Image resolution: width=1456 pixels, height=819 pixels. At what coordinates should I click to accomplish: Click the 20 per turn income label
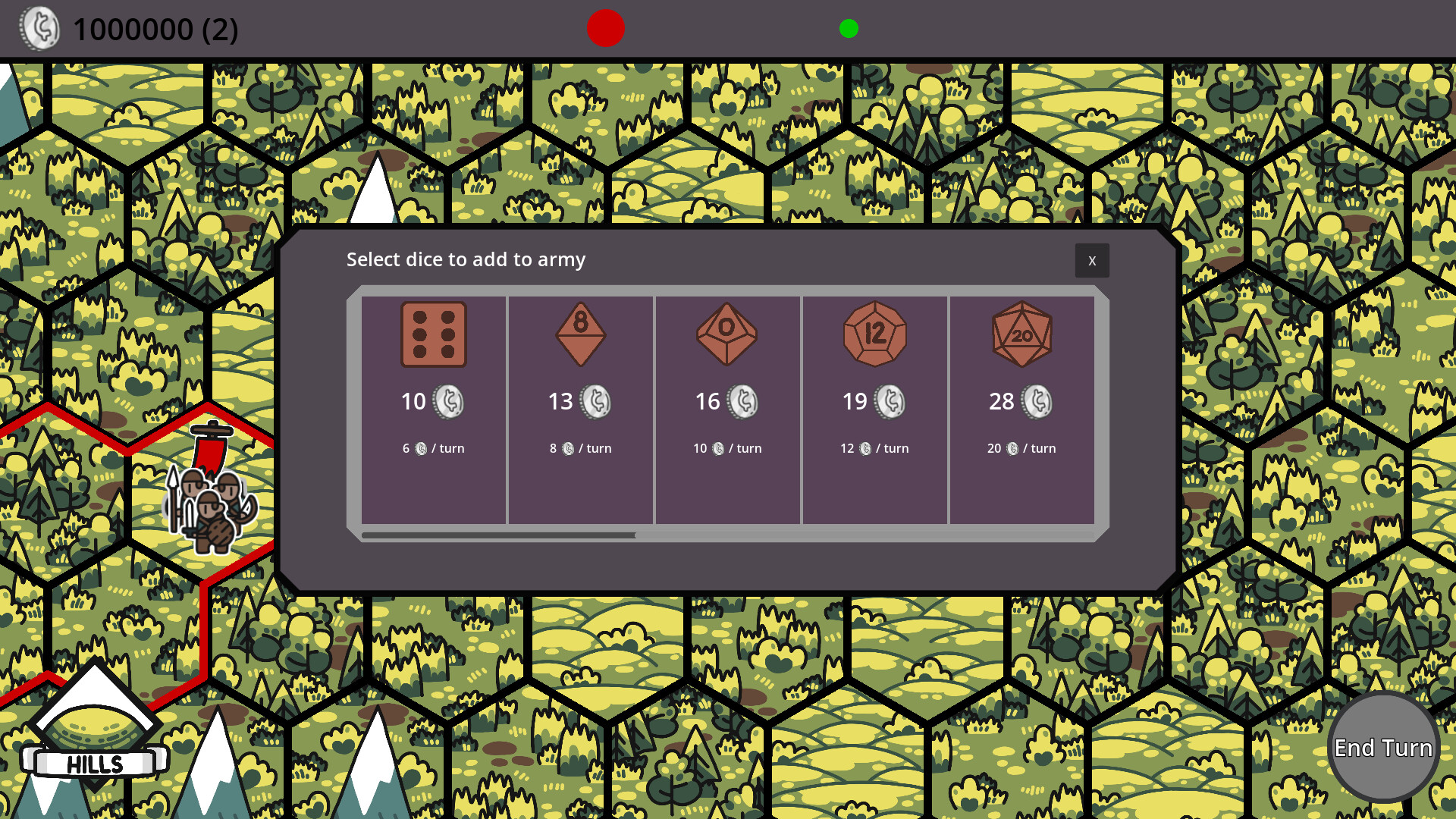[1021, 448]
